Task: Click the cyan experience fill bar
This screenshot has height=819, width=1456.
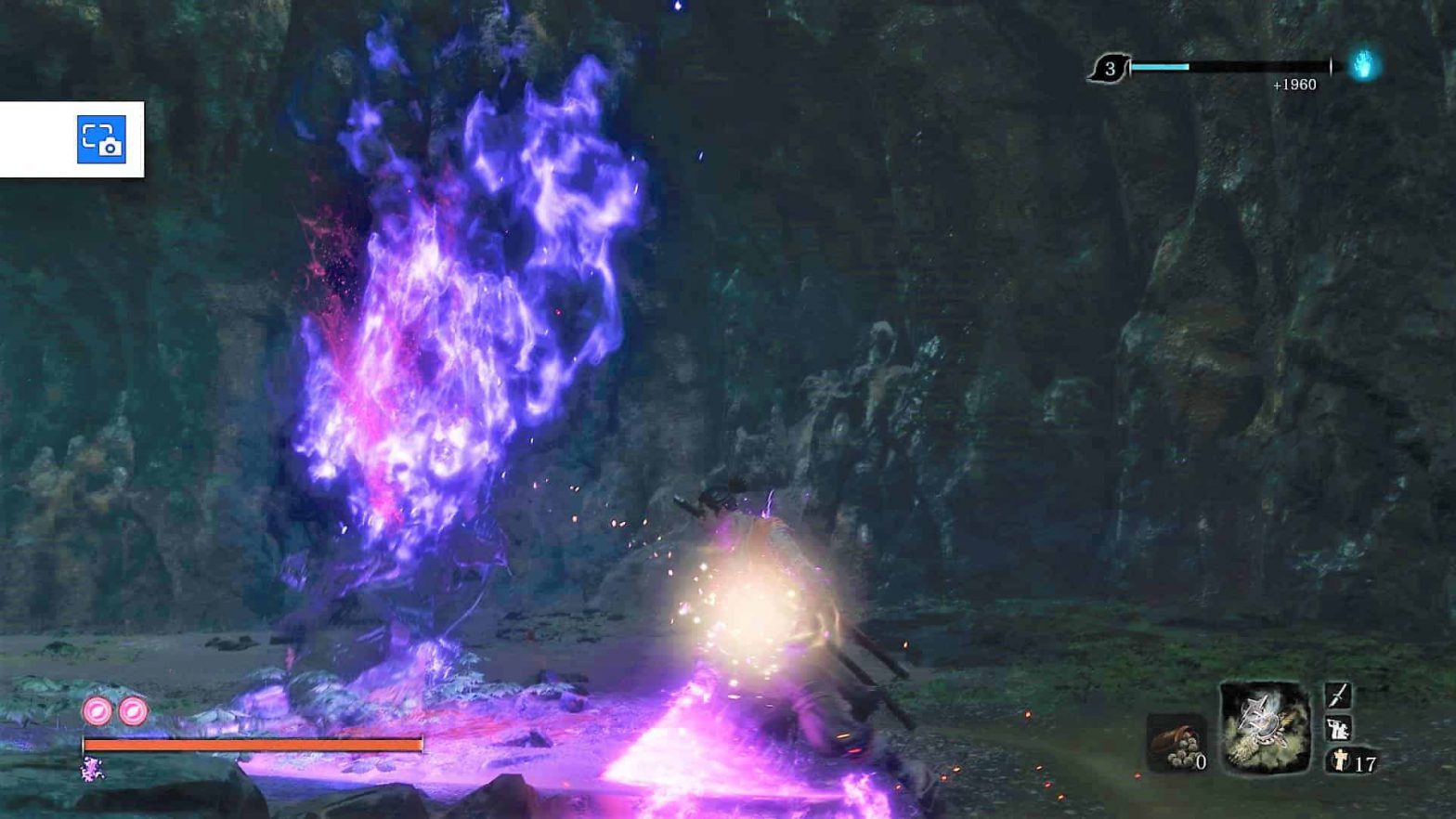Action: coord(1162,66)
